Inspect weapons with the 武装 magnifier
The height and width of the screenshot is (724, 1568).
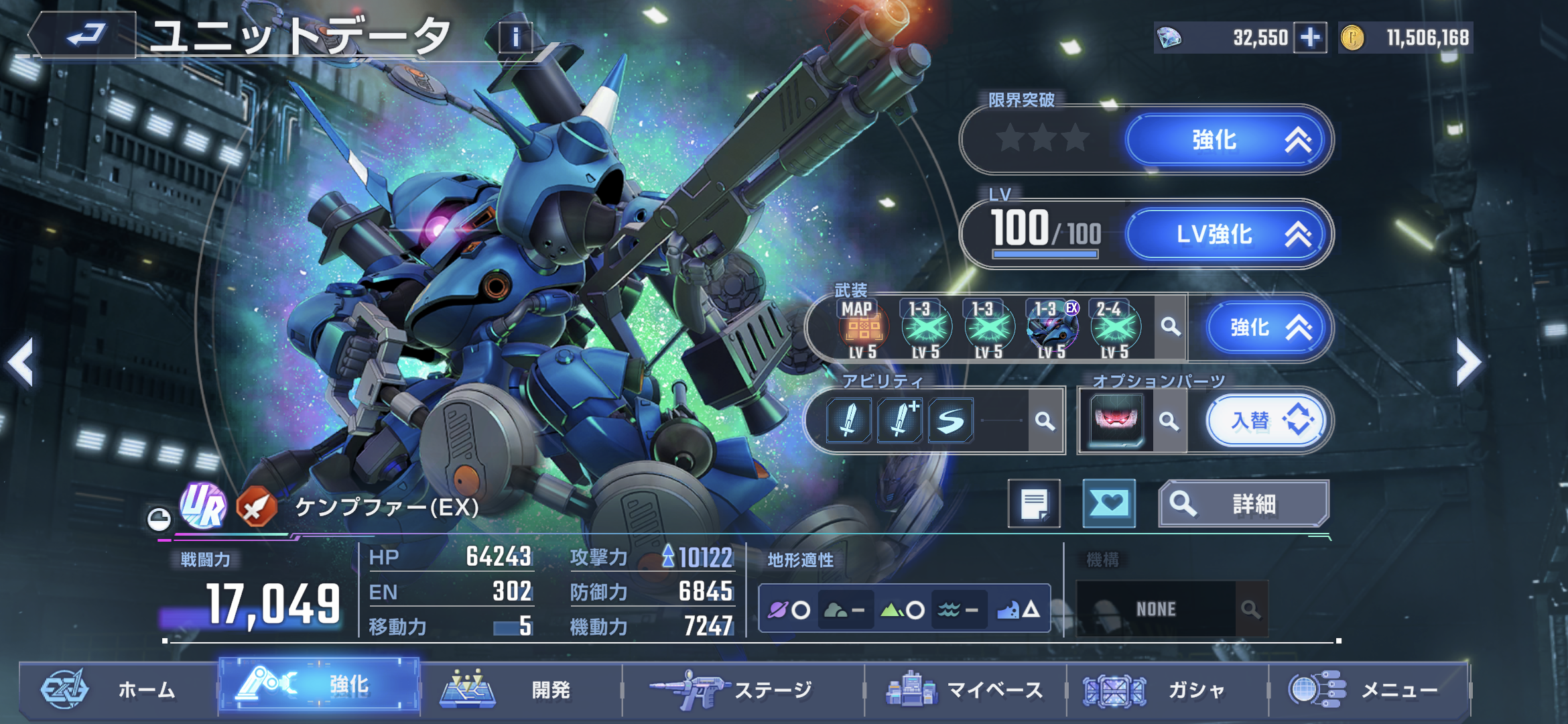(x=1171, y=327)
